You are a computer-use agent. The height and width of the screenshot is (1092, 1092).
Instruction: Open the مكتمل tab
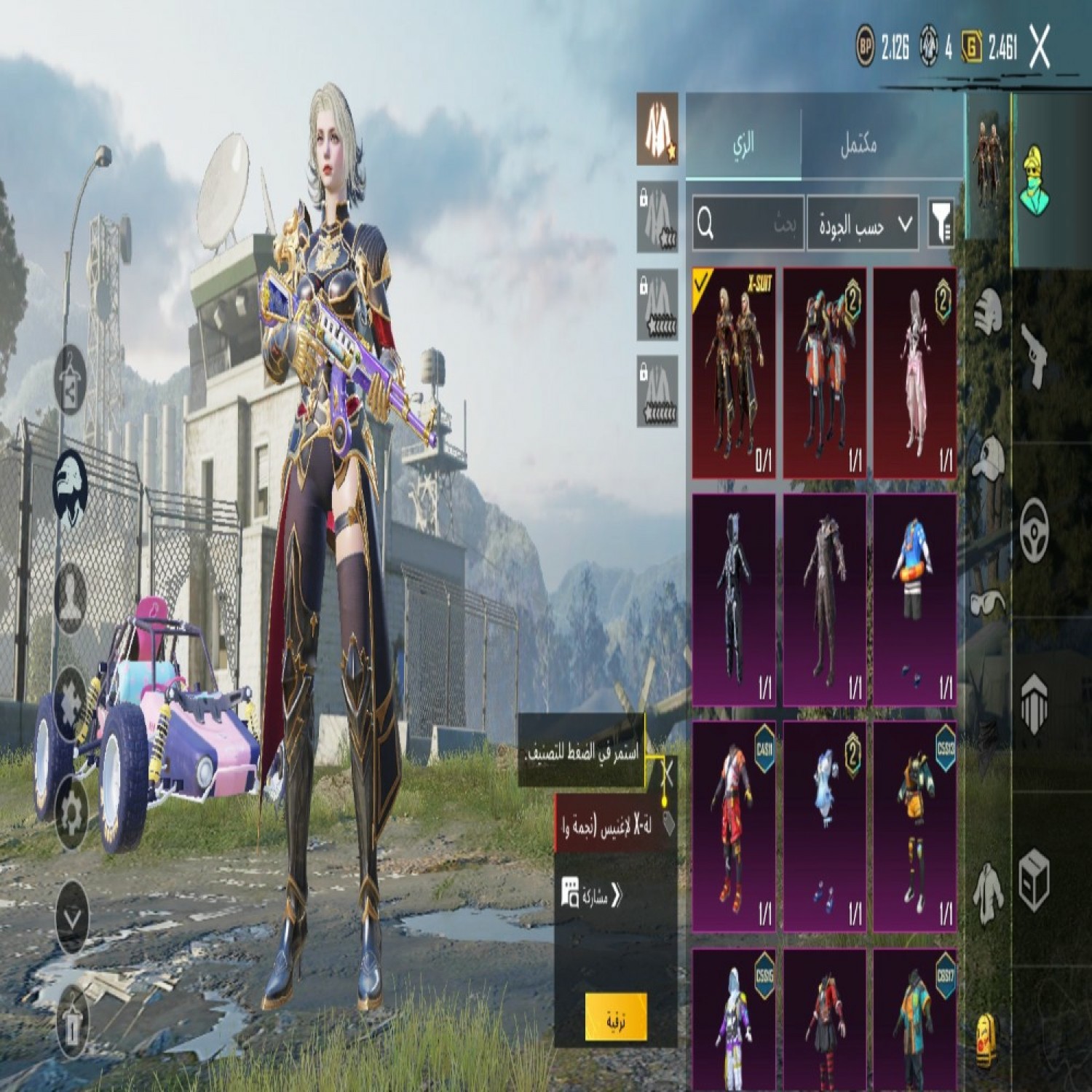pos(859,144)
